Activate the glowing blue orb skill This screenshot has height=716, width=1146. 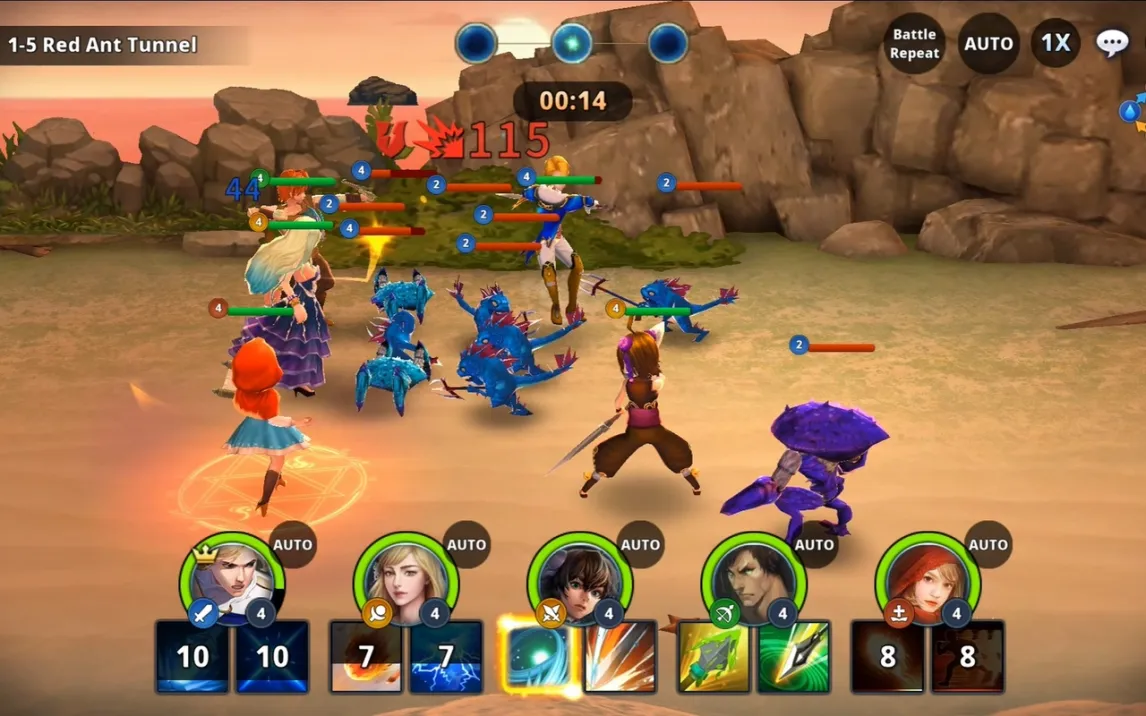click(x=539, y=656)
